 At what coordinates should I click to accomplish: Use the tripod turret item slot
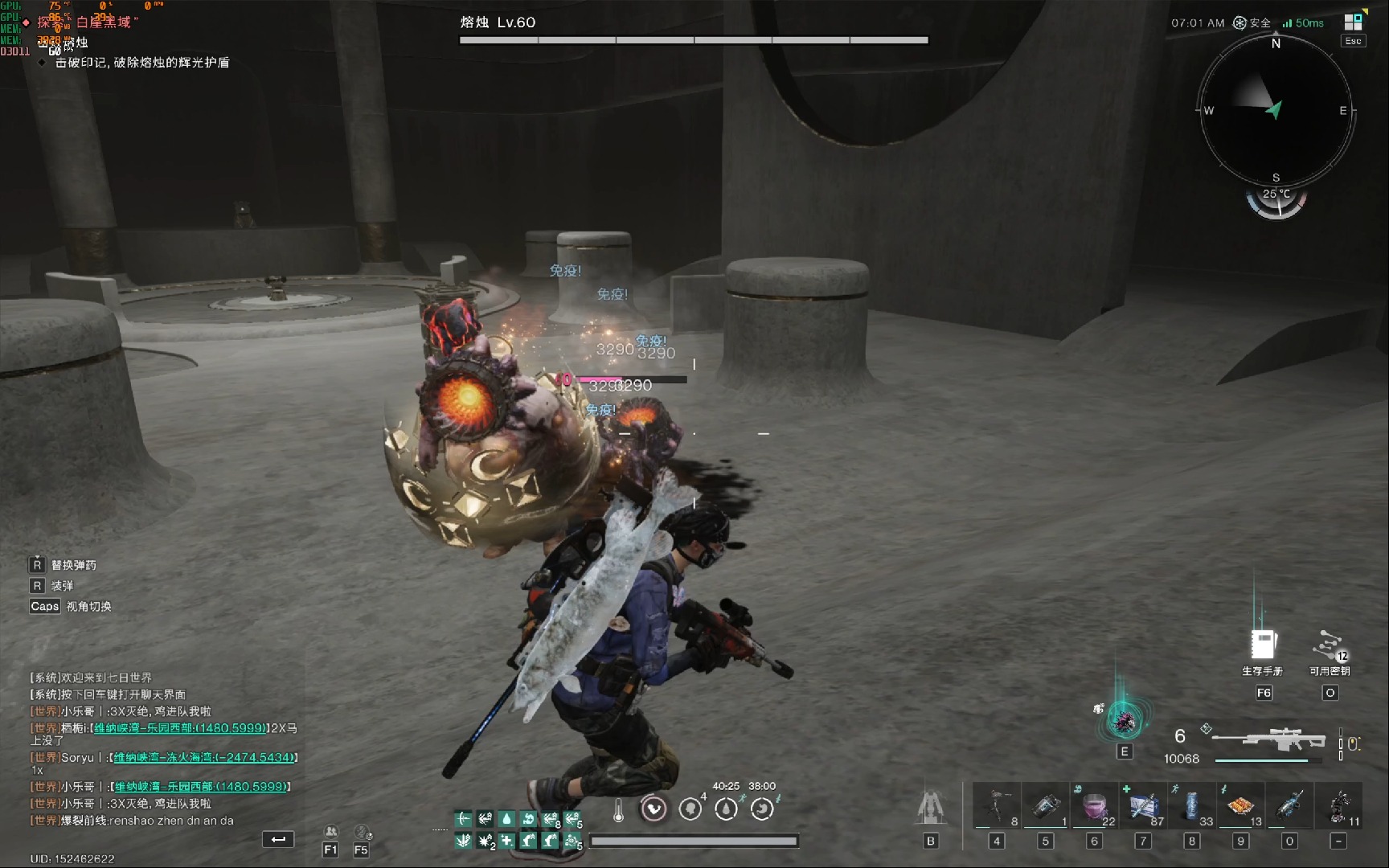(997, 805)
